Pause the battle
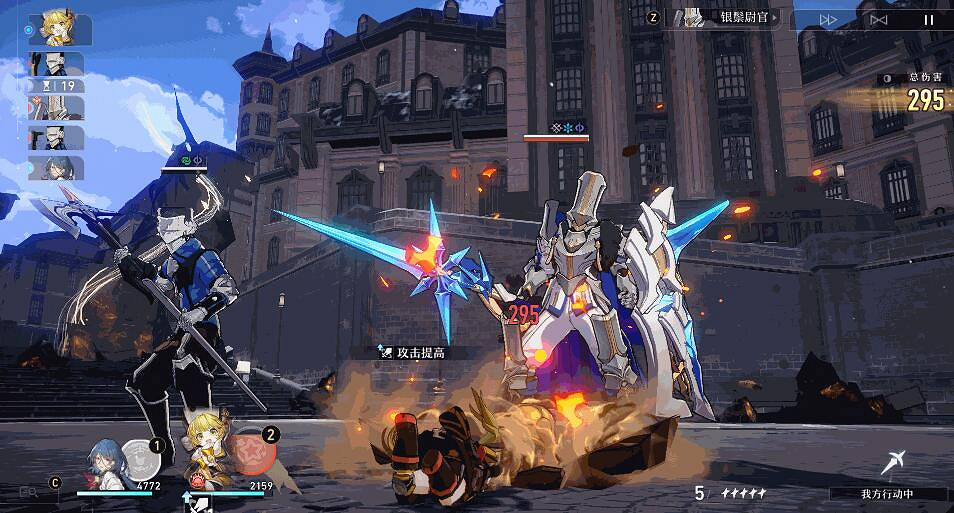The height and width of the screenshot is (513, 954). 929,19
